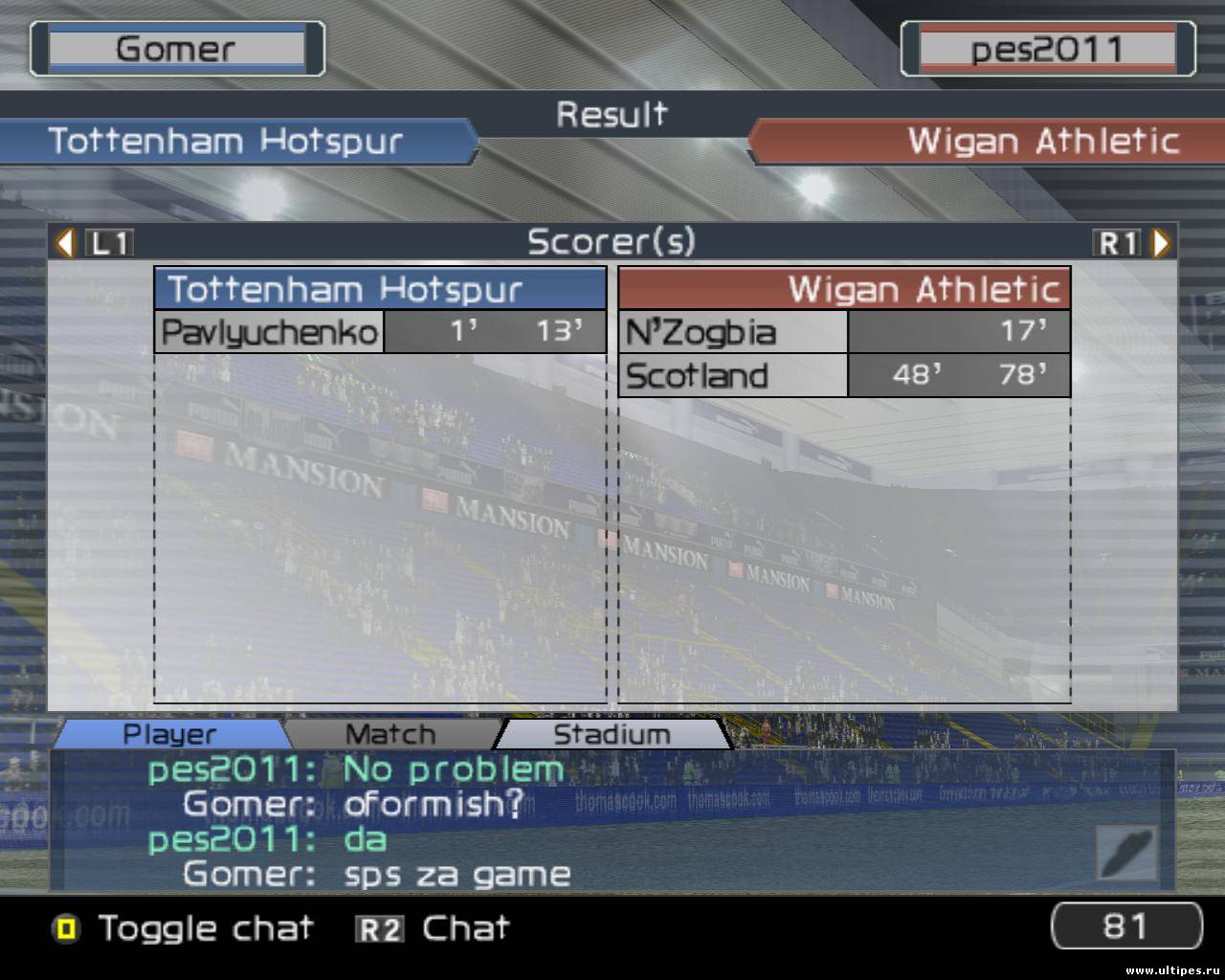Select the N'Zogbia scorer row
This screenshot has width=1225, height=980.
tap(843, 332)
